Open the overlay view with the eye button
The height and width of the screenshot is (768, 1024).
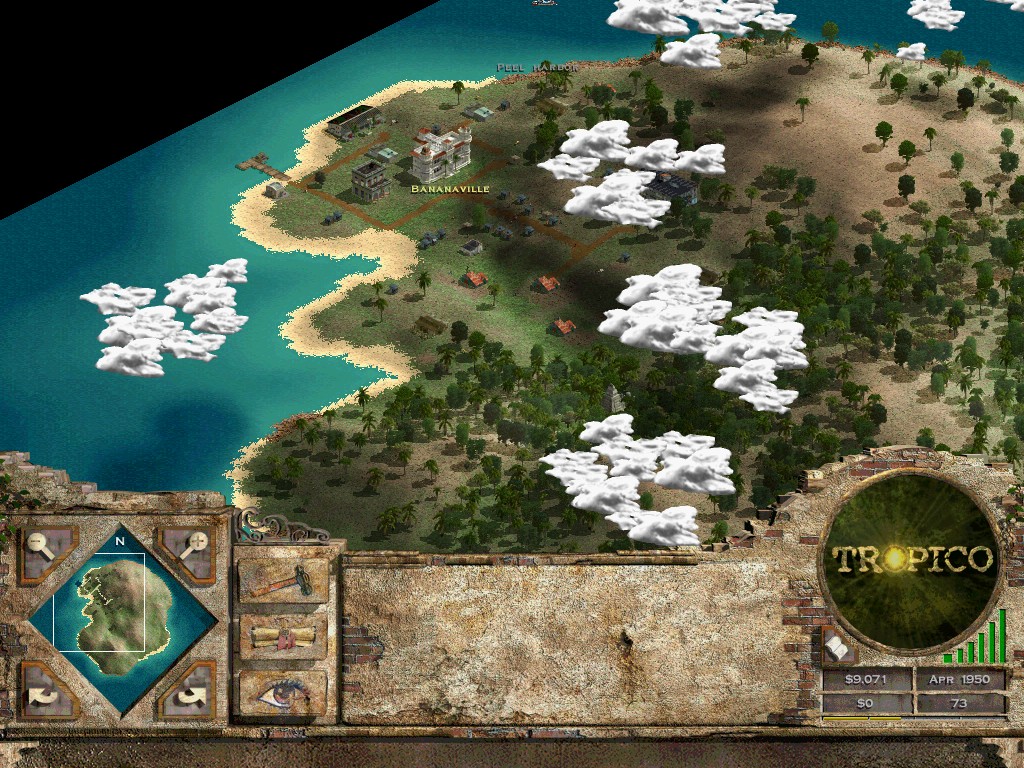(283, 691)
